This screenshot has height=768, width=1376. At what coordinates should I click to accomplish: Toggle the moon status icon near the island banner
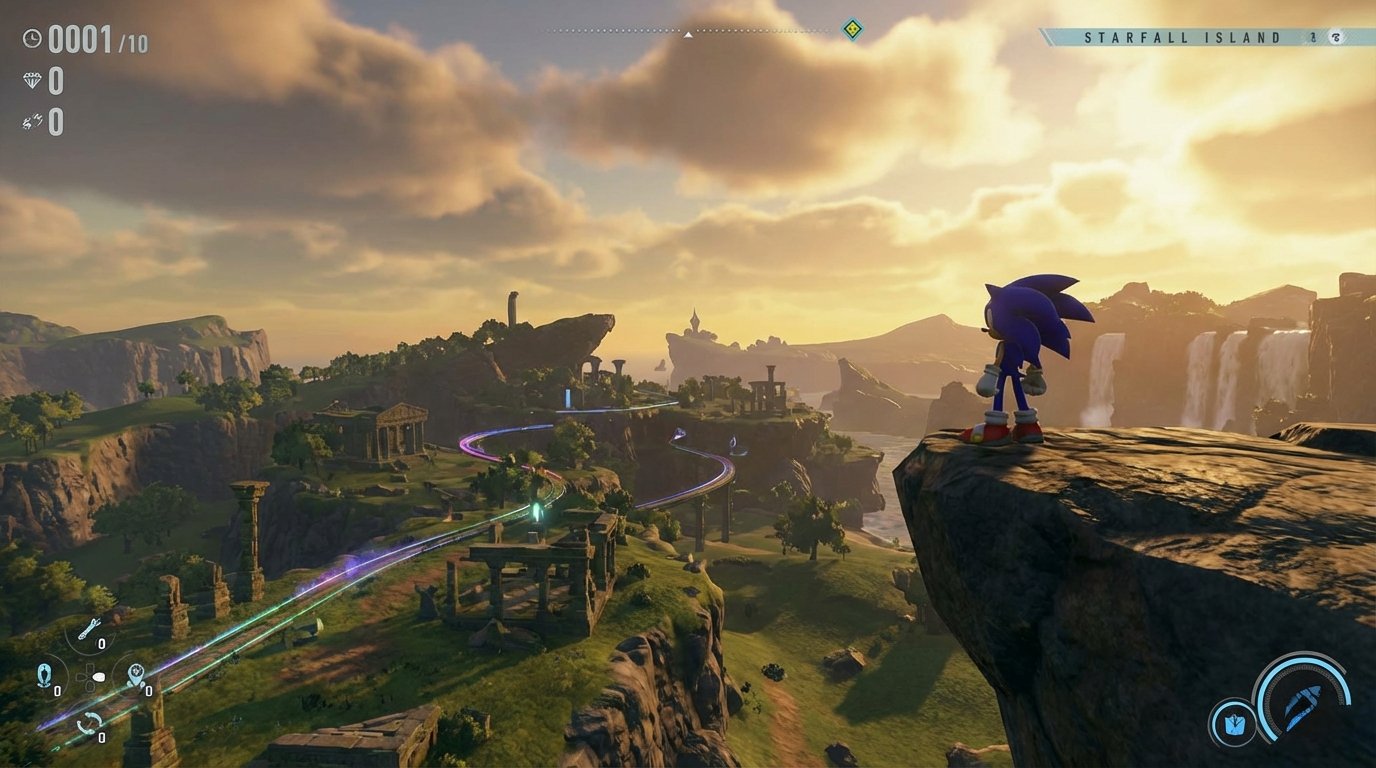tap(1337, 37)
